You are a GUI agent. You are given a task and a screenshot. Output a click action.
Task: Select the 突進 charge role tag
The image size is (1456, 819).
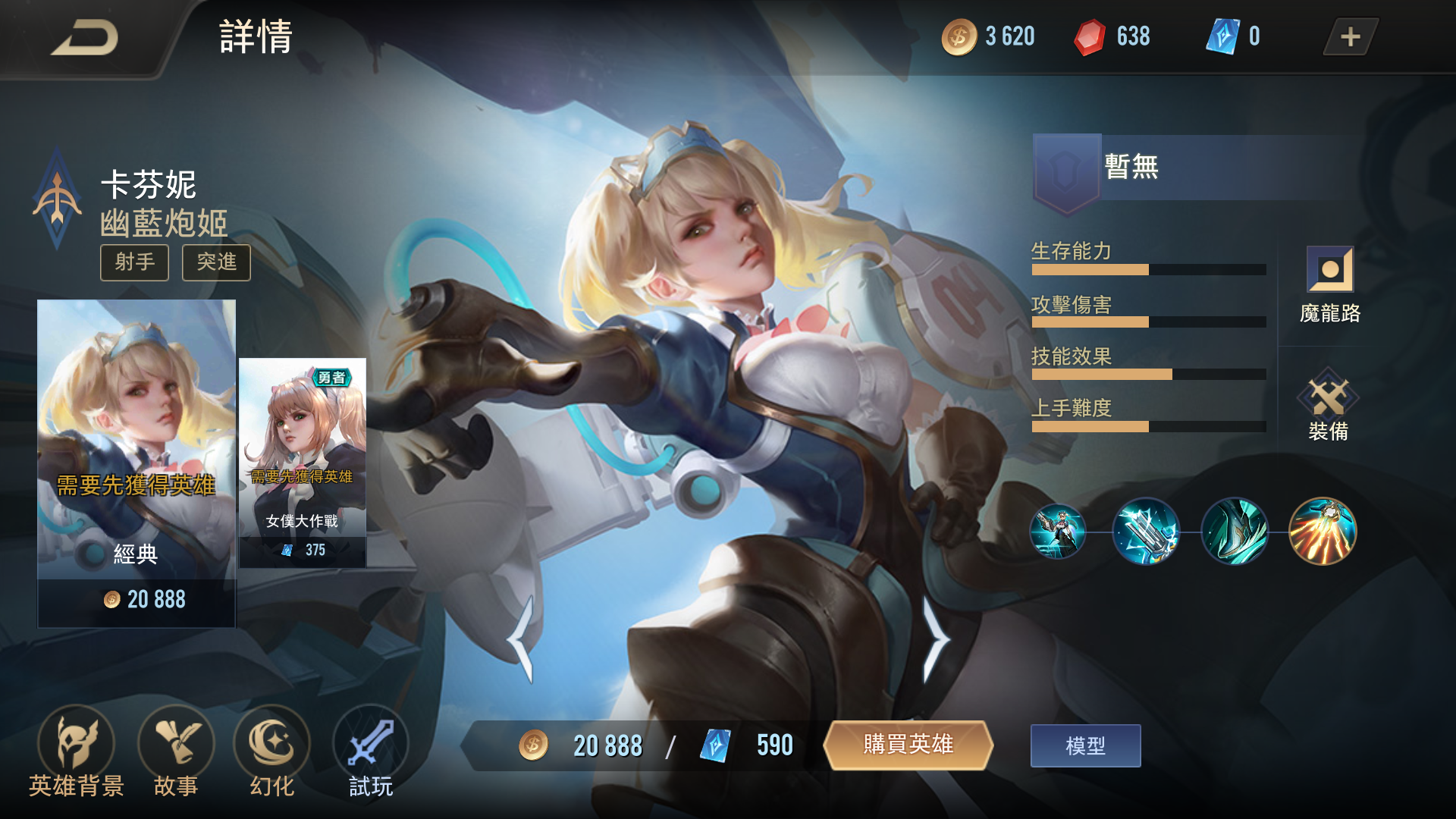[215, 262]
